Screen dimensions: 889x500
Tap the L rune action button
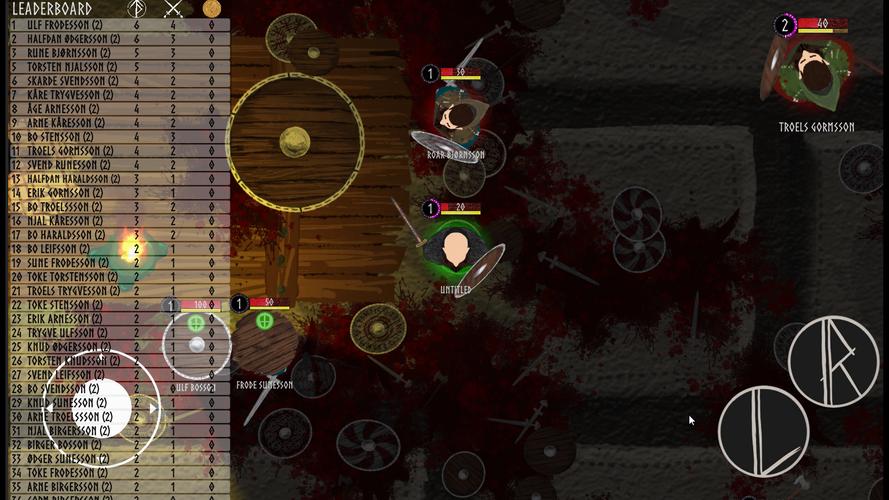click(x=764, y=431)
